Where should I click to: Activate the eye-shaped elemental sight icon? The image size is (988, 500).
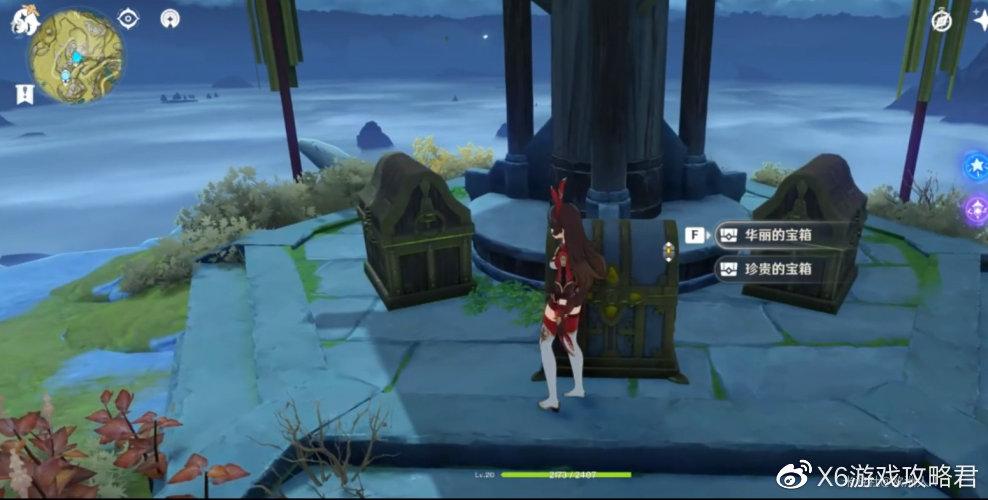[x=129, y=18]
